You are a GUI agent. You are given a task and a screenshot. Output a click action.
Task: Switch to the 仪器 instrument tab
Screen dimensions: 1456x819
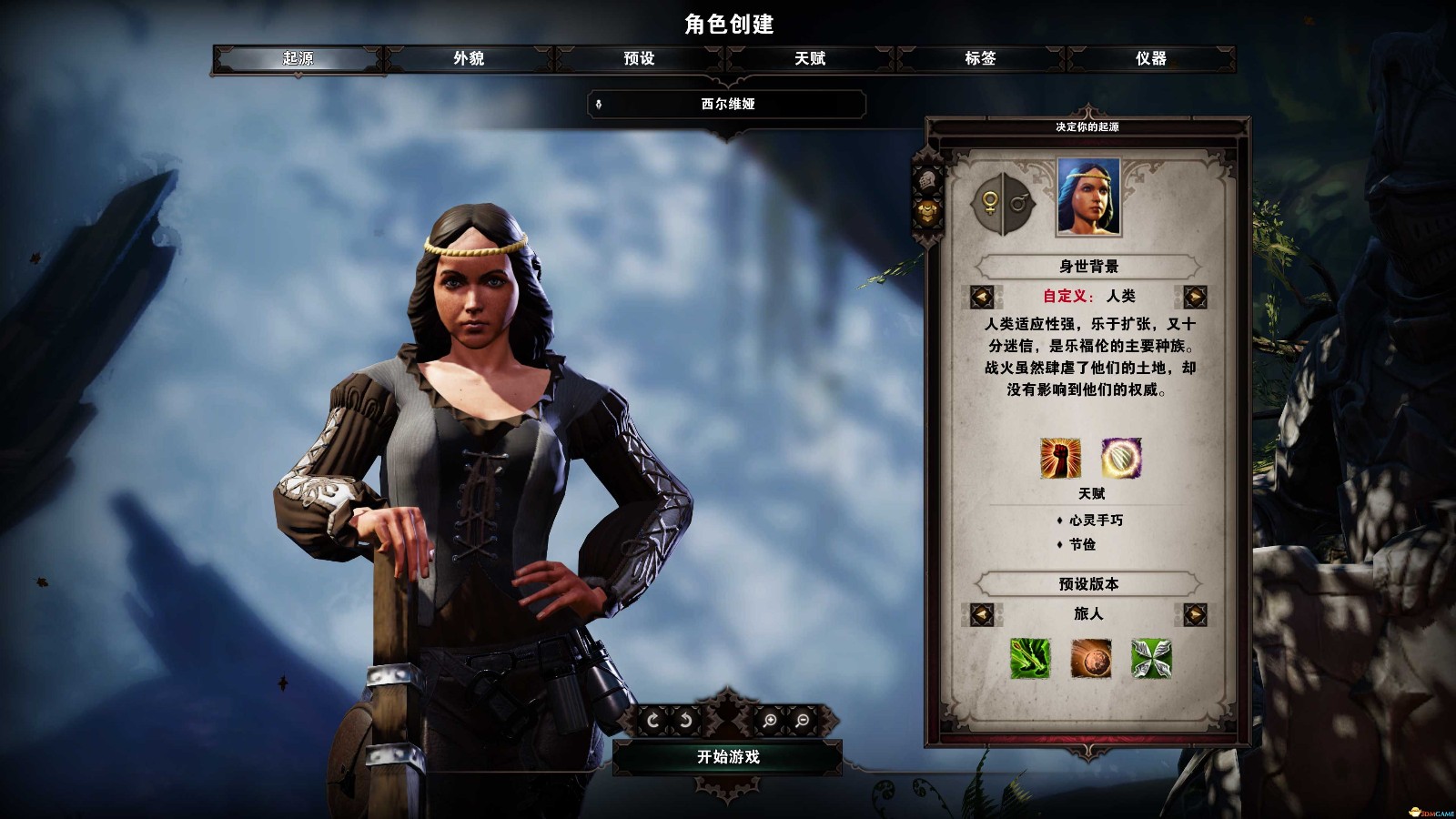coord(1150,58)
